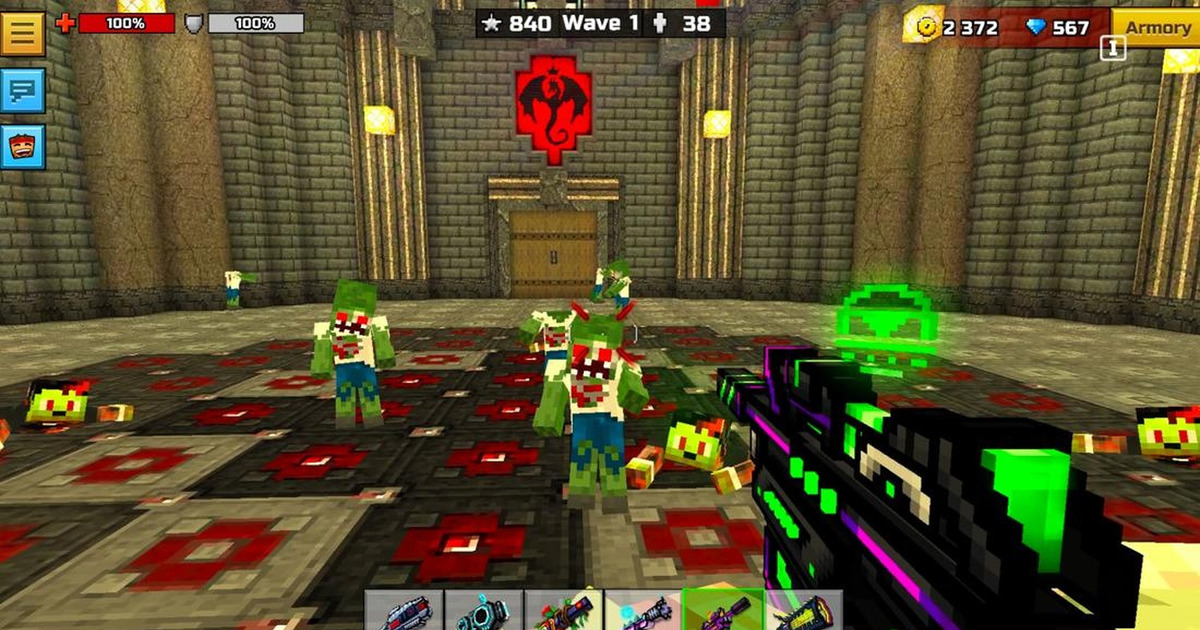The image size is (1200, 630).
Task: Open the laughing face emote button
Action: point(23,147)
